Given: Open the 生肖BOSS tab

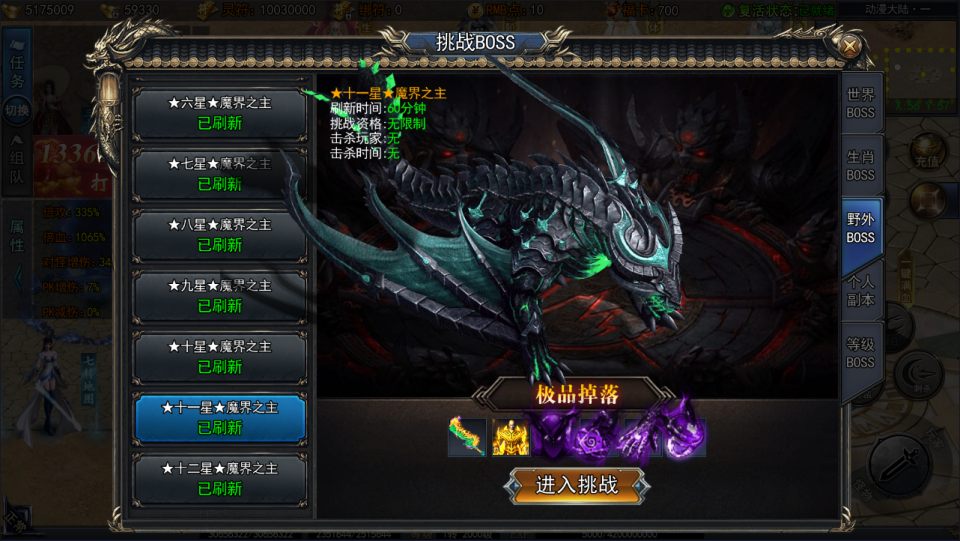Looking at the screenshot, I should coord(860,166).
